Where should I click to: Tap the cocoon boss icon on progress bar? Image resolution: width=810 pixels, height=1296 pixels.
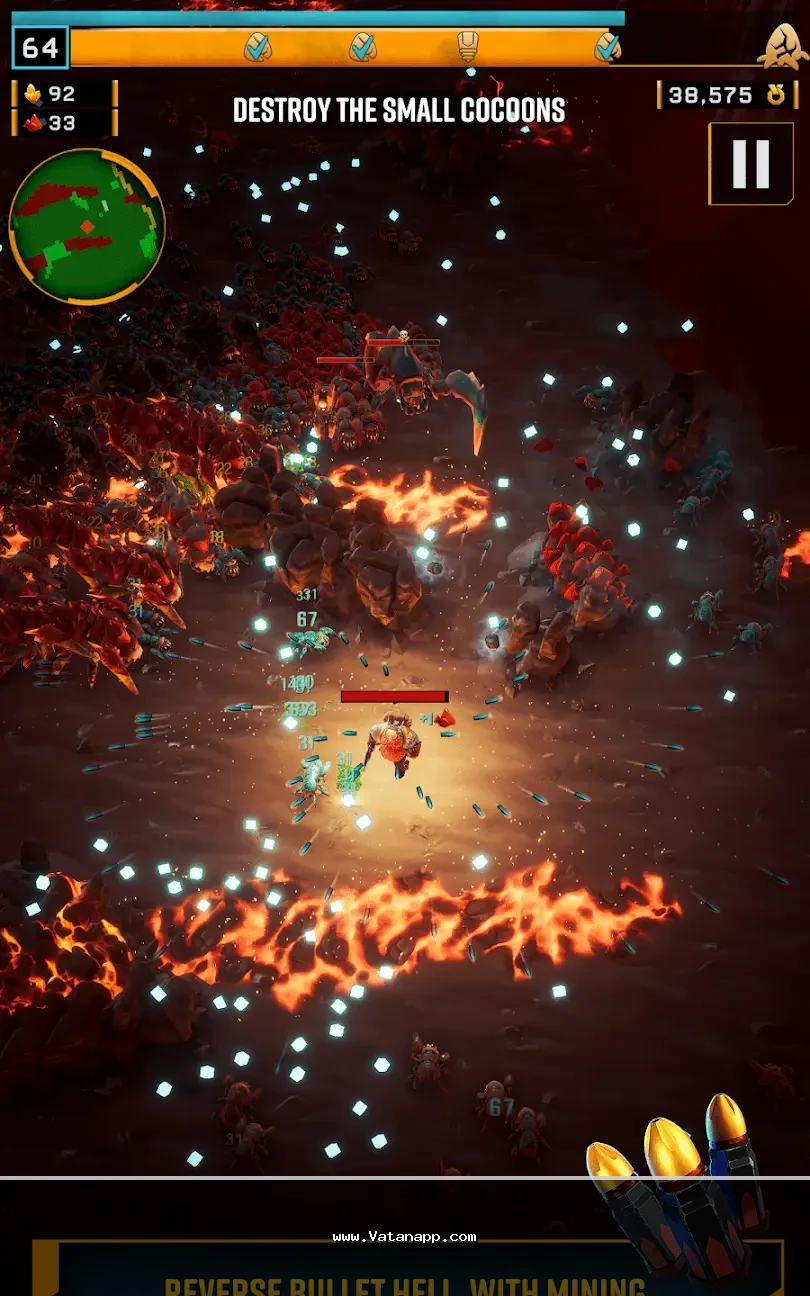coord(782,46)
